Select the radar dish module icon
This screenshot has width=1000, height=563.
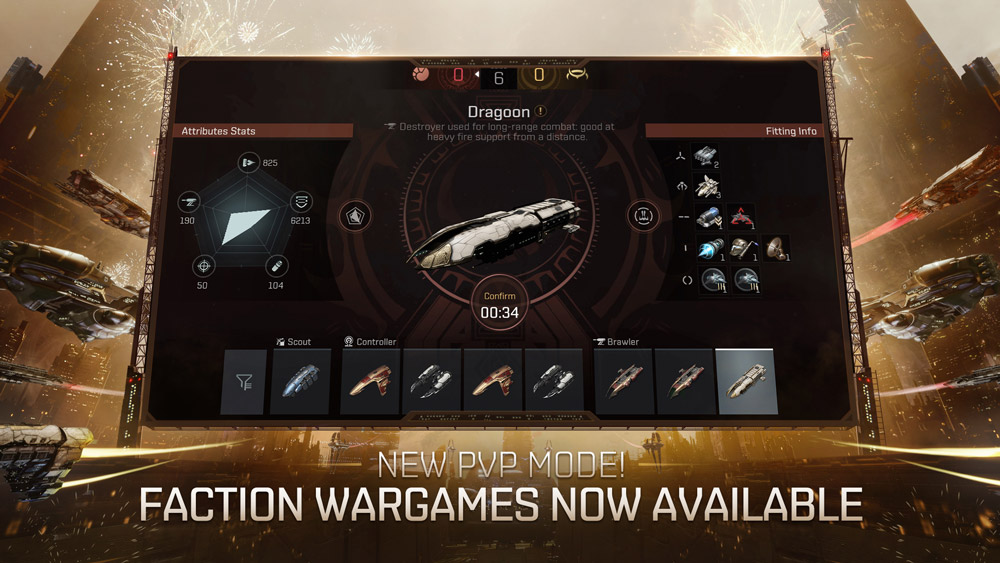776,248
